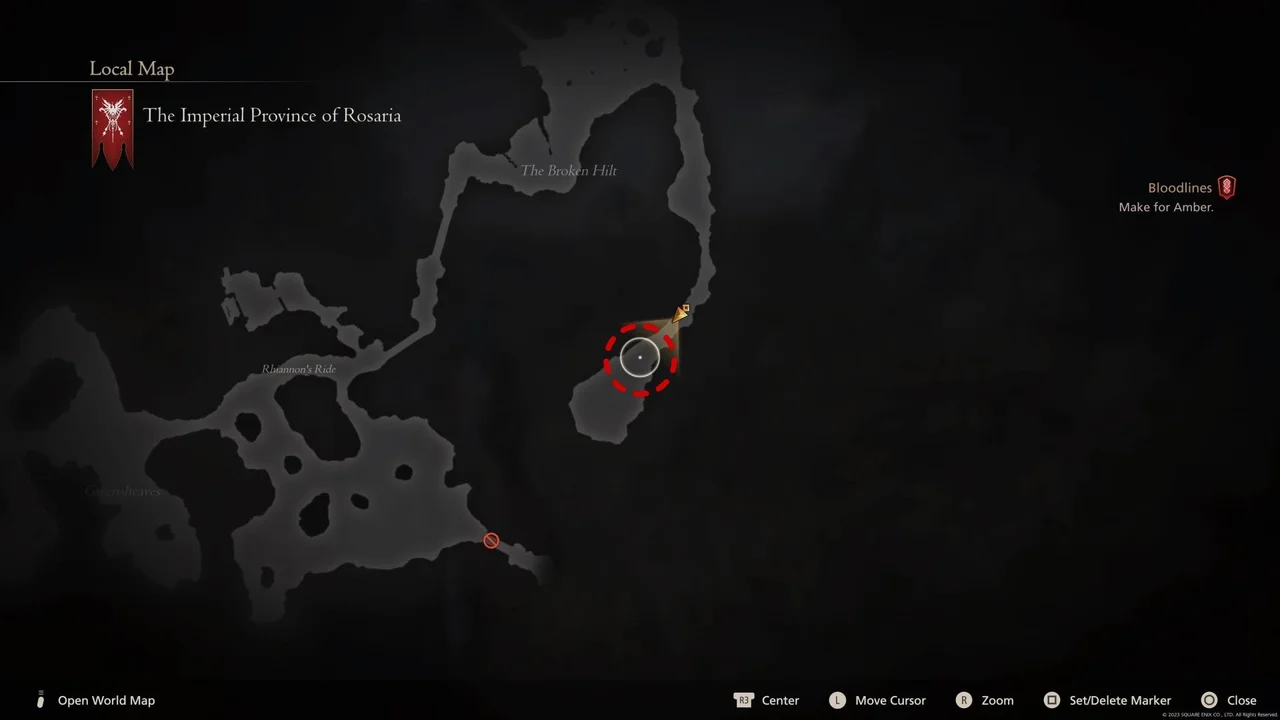The height and width of the screenshot is (720, 1280).
Task: Click the Rosaria crest banner icon
Action: click(x=112, y=128)
